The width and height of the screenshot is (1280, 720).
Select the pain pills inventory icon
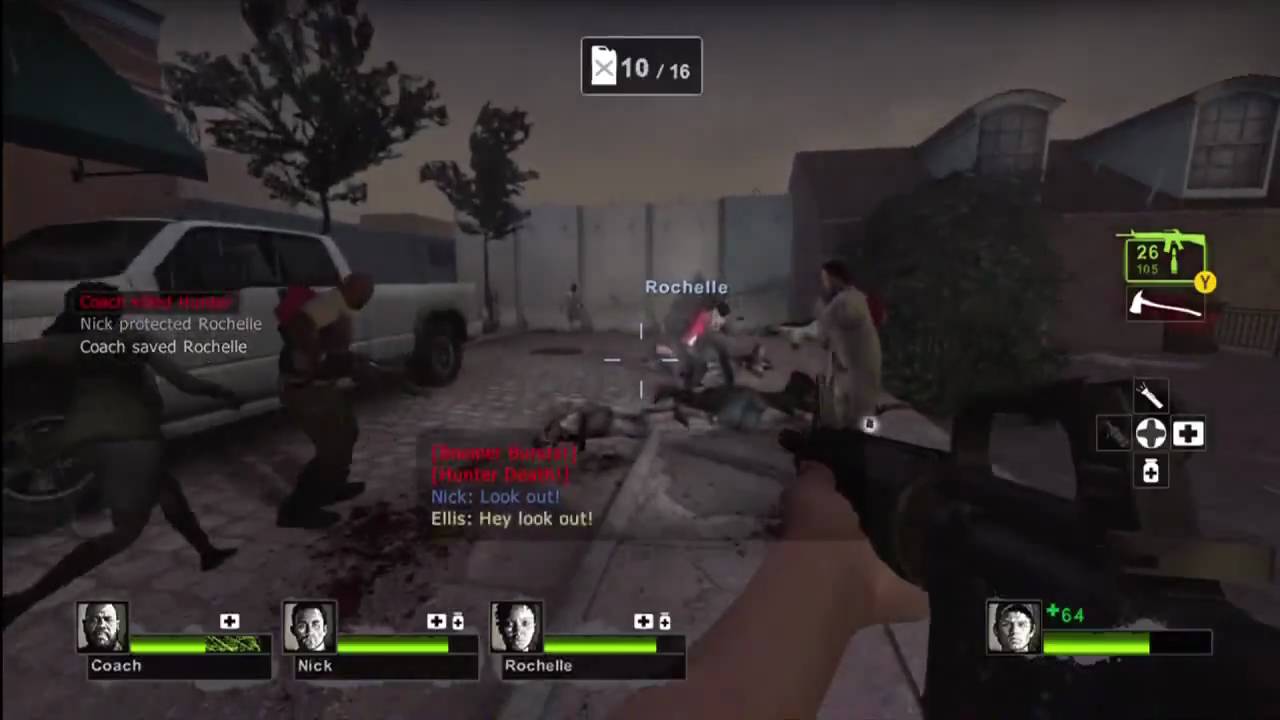pos(1150,472)
